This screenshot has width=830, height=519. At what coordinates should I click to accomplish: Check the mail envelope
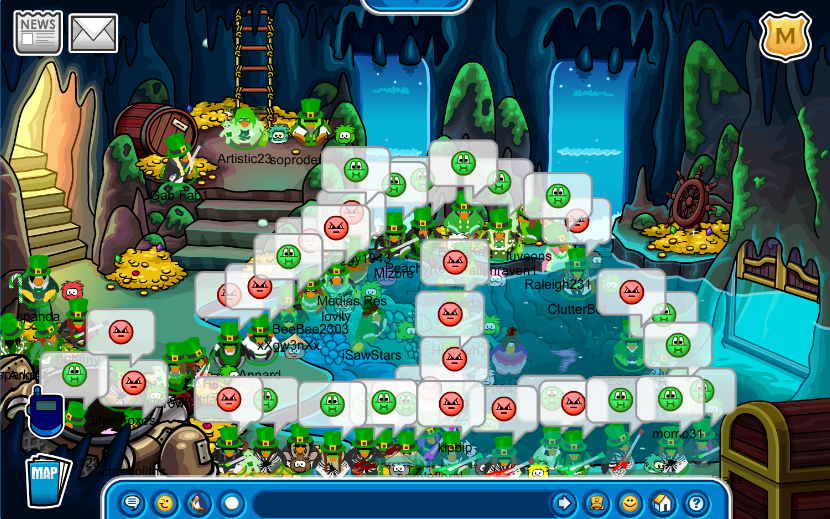click(93, 33)
